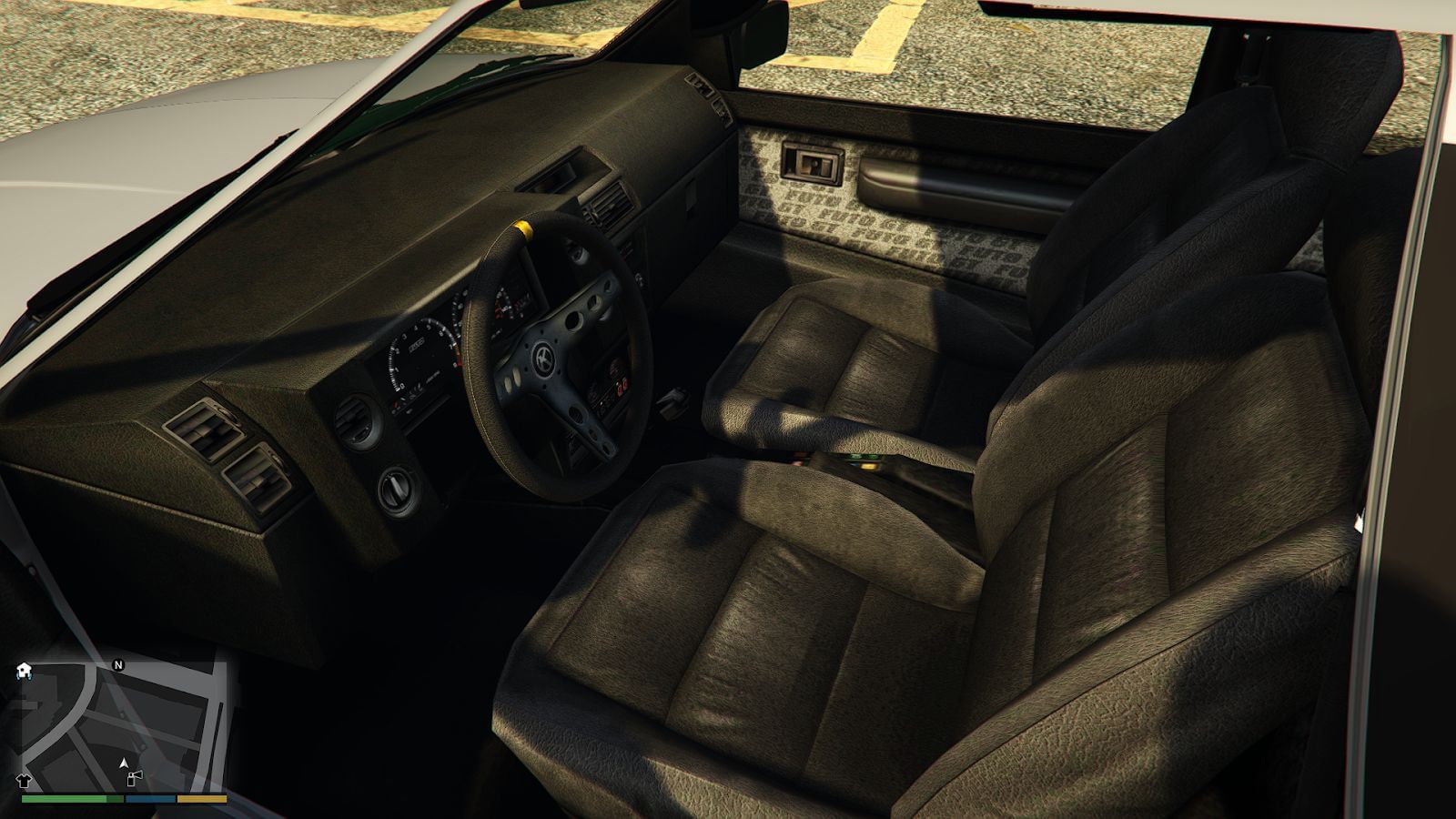Select the white player arrow on the minimap
This screenshot has height=819, width=1456.
coord(124,763)
